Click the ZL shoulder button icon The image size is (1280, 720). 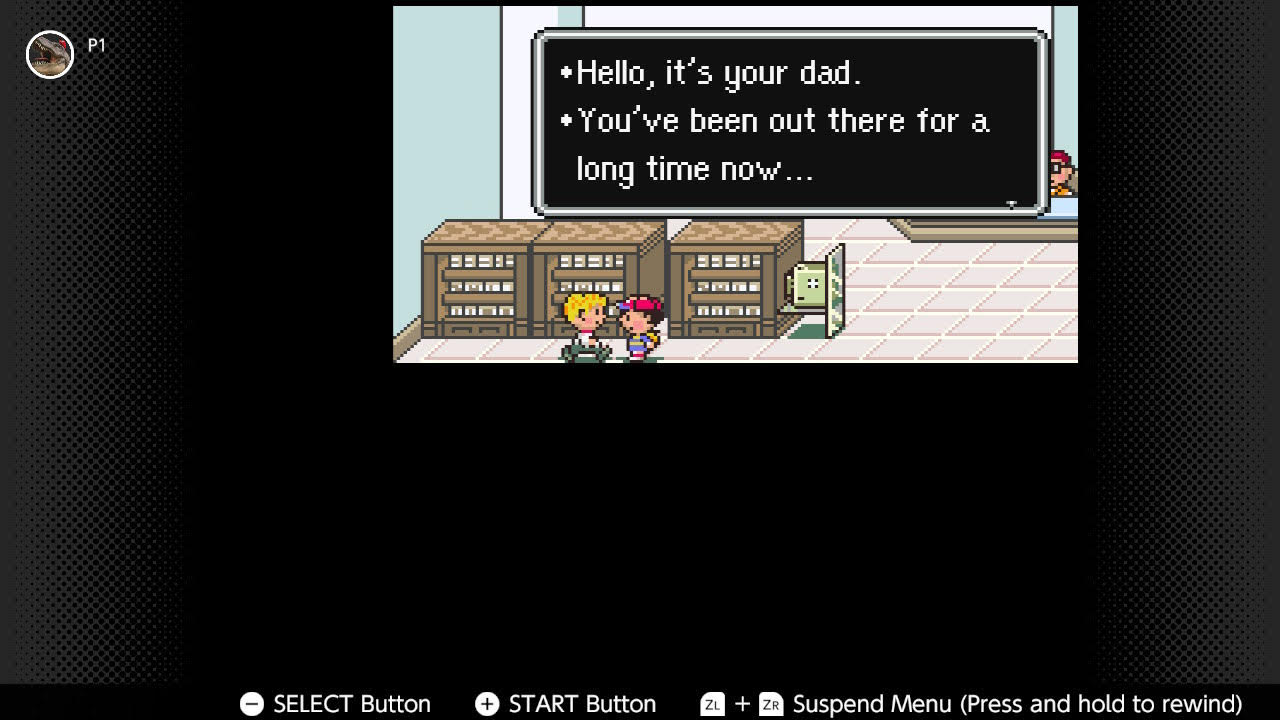click(711, 704)
